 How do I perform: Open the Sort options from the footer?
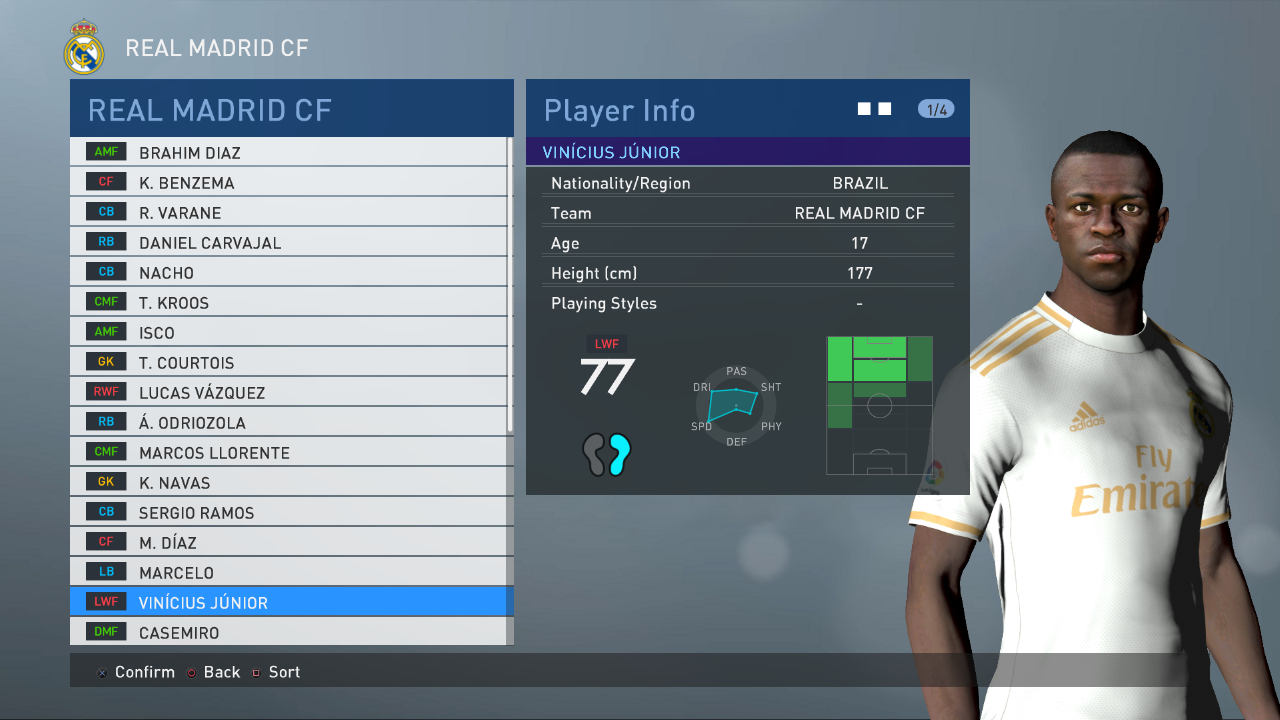284,672
